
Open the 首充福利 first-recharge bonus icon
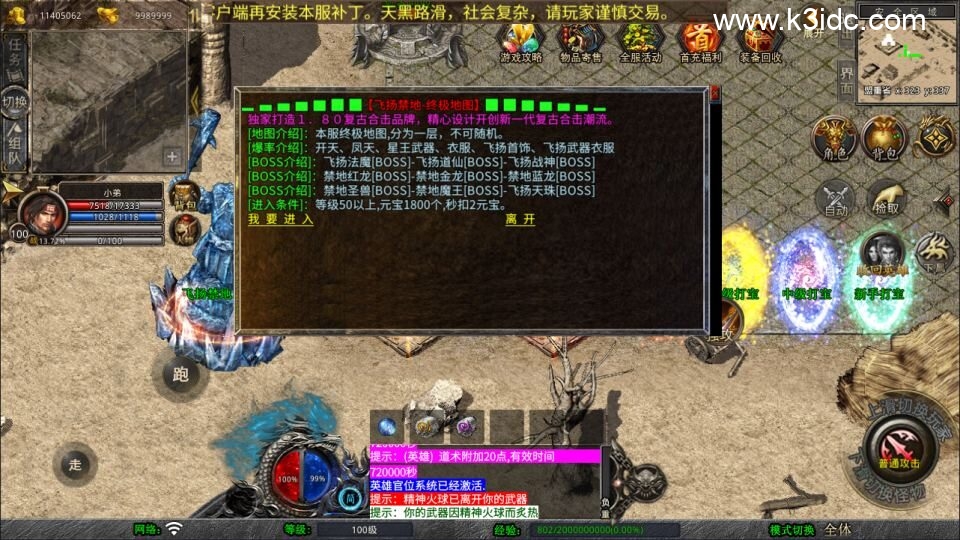click(x=700, y=42)
